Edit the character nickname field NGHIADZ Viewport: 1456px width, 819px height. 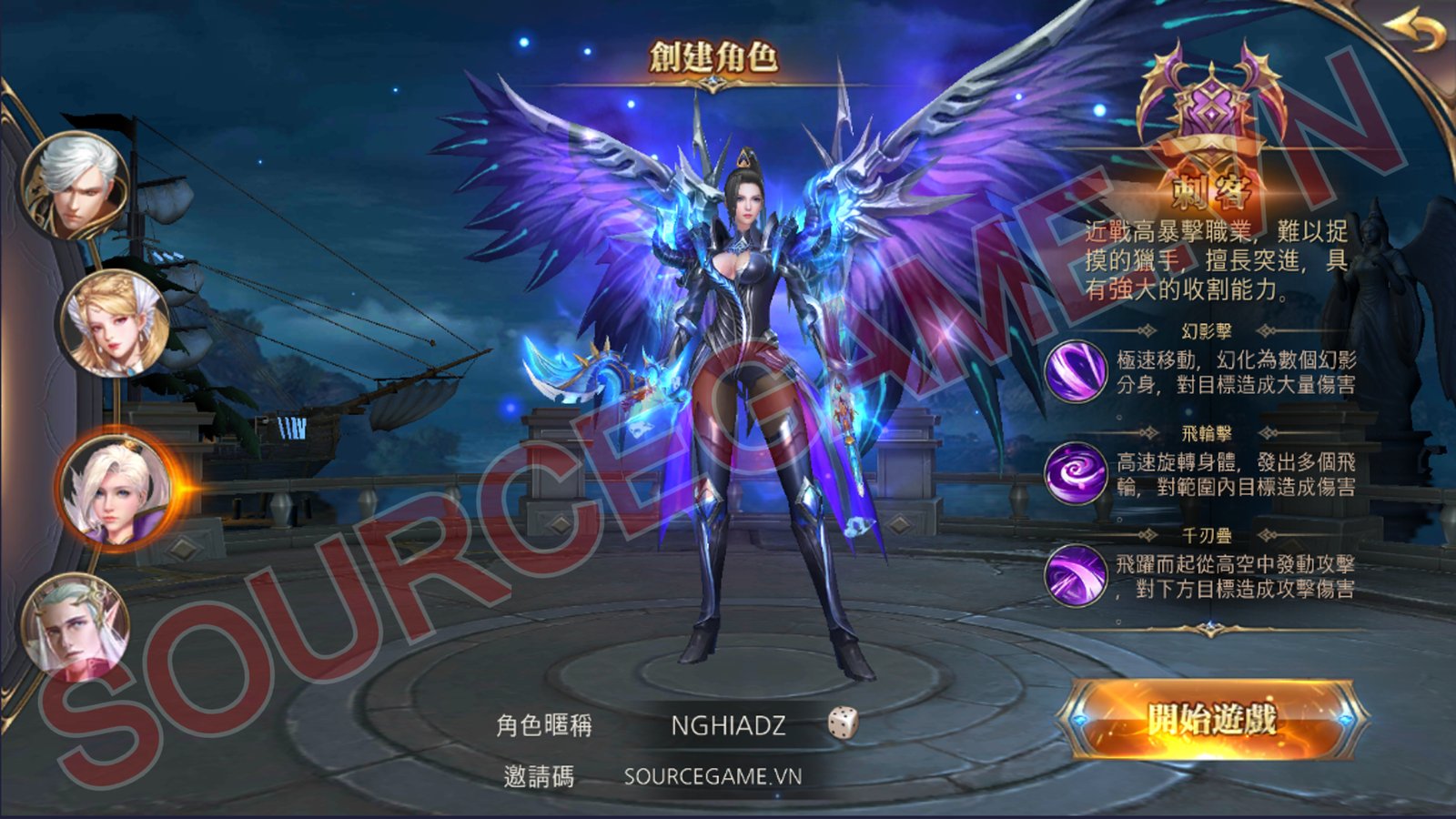point(727,725)
